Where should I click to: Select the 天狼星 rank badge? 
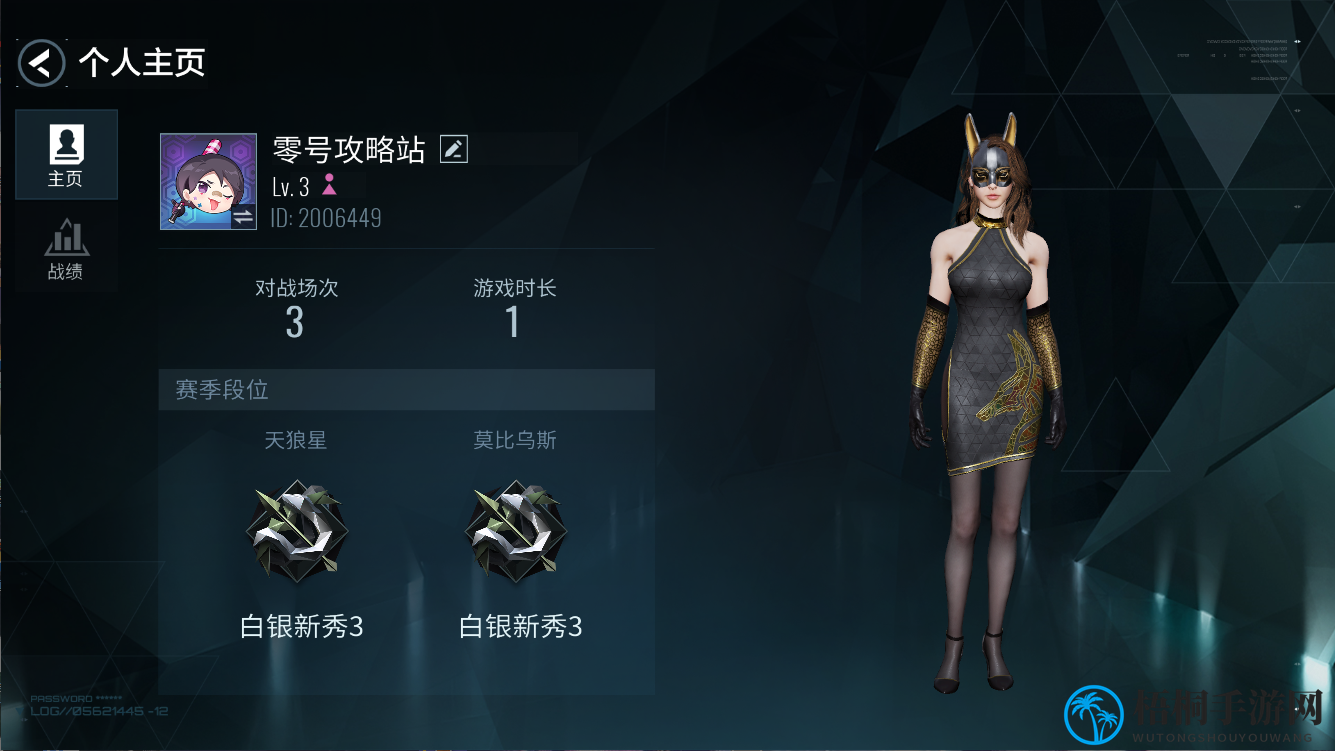tap(296, 532)
